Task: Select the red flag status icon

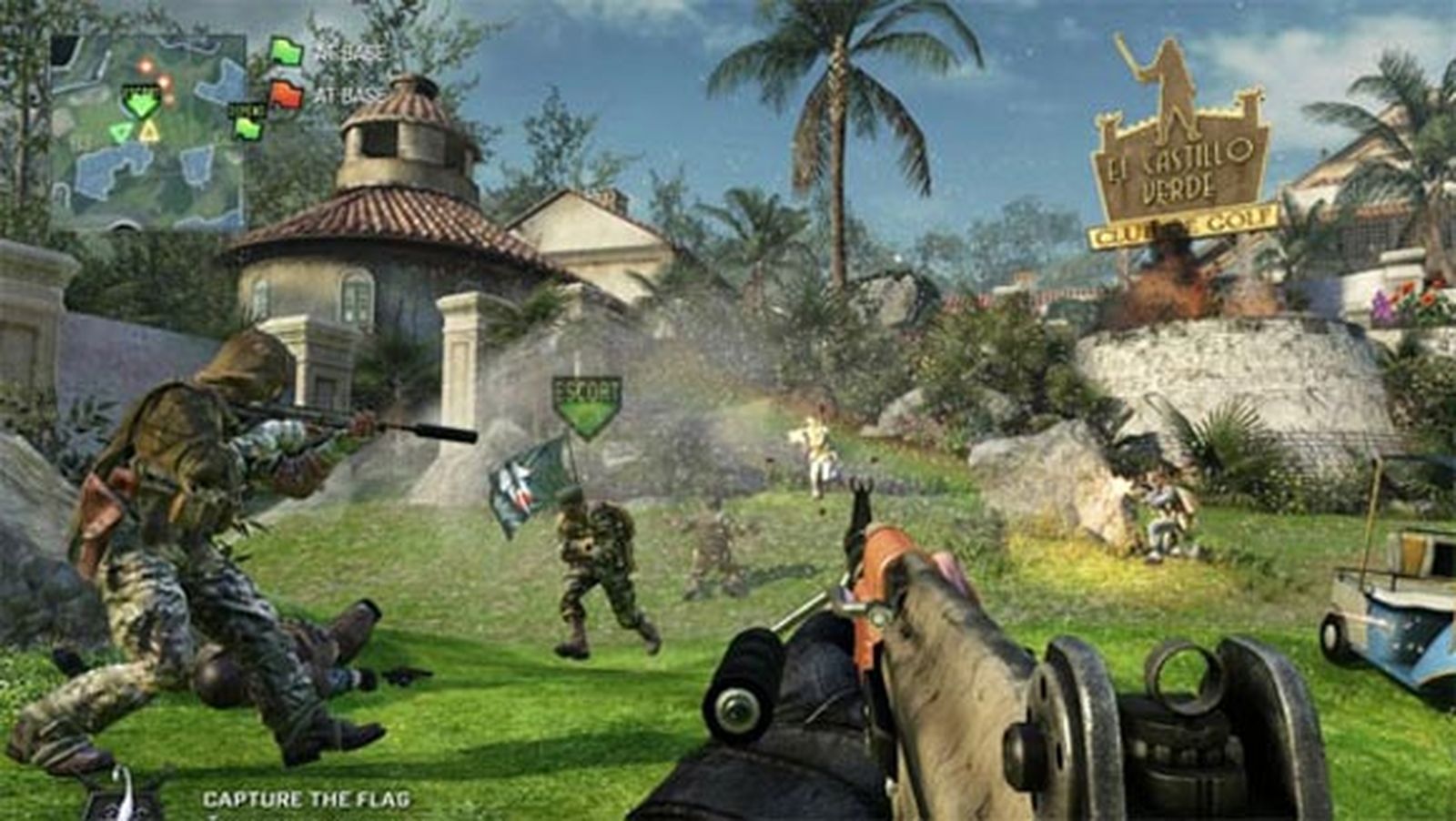Action: click(x=285, y=95)
